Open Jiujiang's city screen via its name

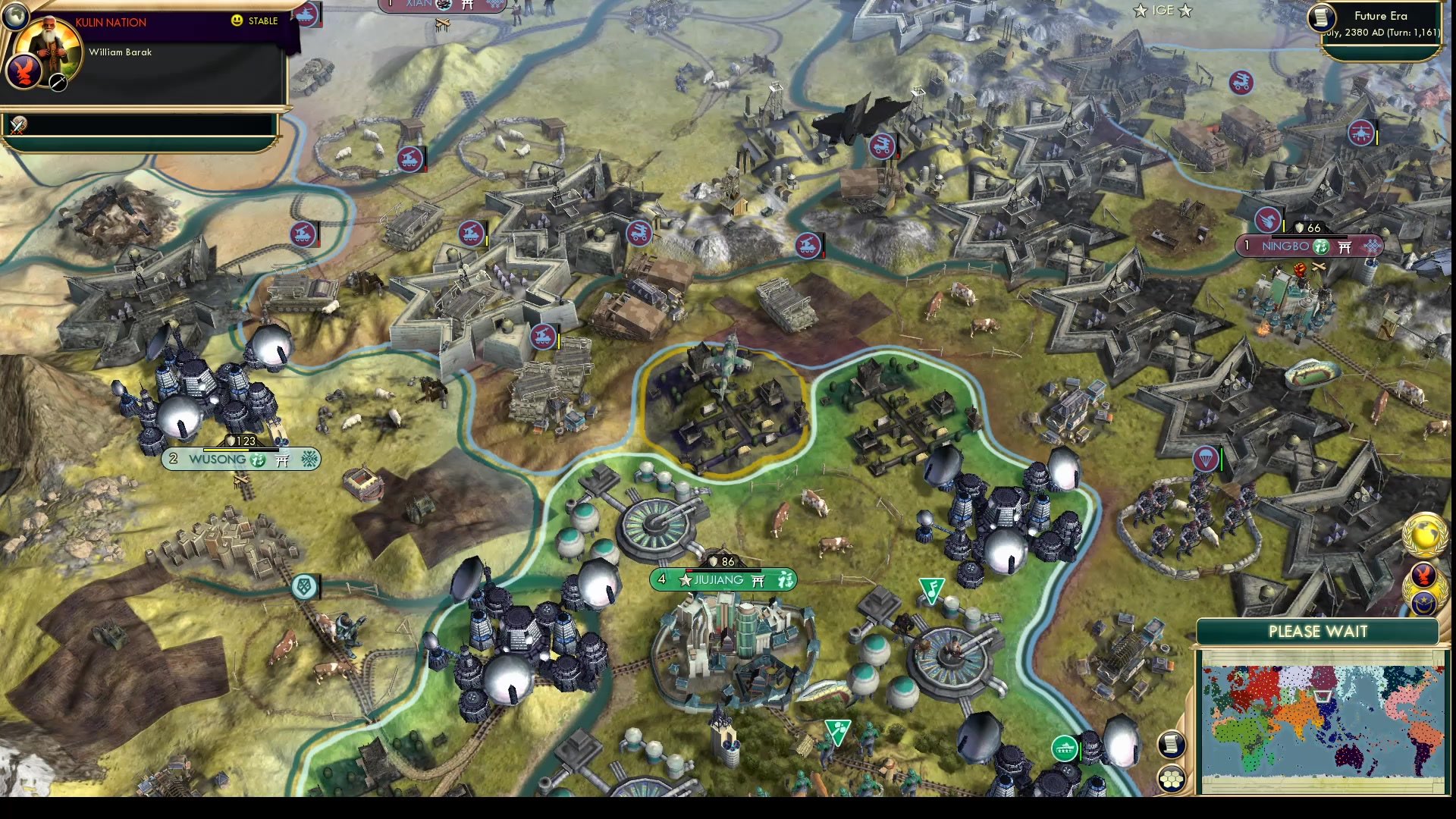[719, 580]
